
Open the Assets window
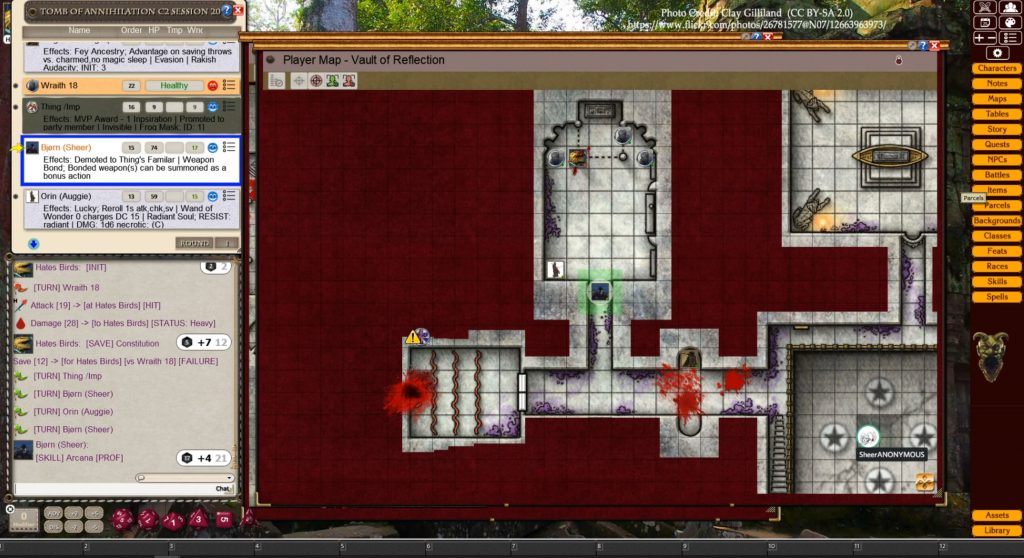click(x=996, y=515)
